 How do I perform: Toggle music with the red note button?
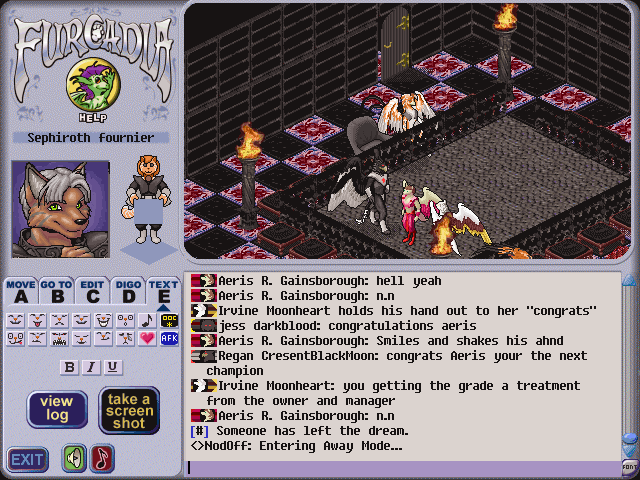coord(102,459)
